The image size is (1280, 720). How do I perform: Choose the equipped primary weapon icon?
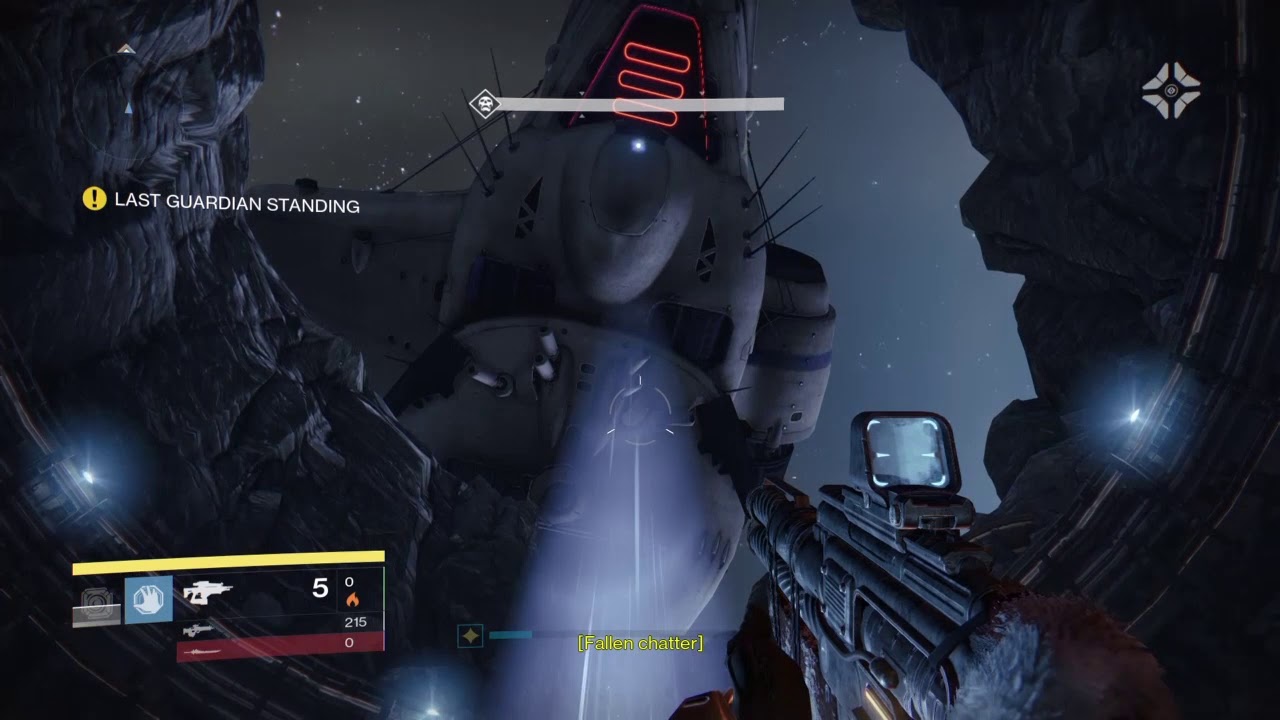(207, 592)
